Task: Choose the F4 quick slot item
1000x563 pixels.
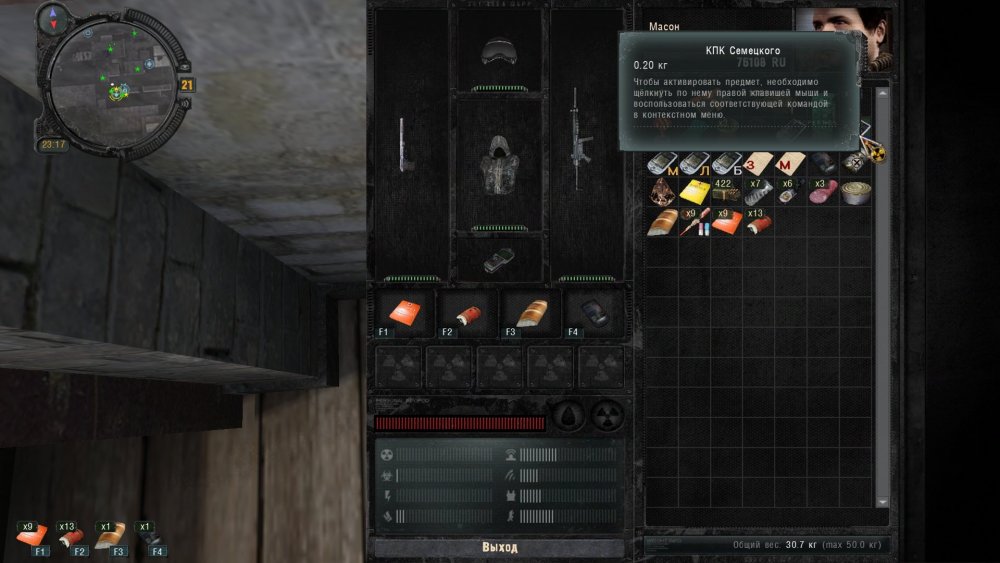Action: point(592,313)
